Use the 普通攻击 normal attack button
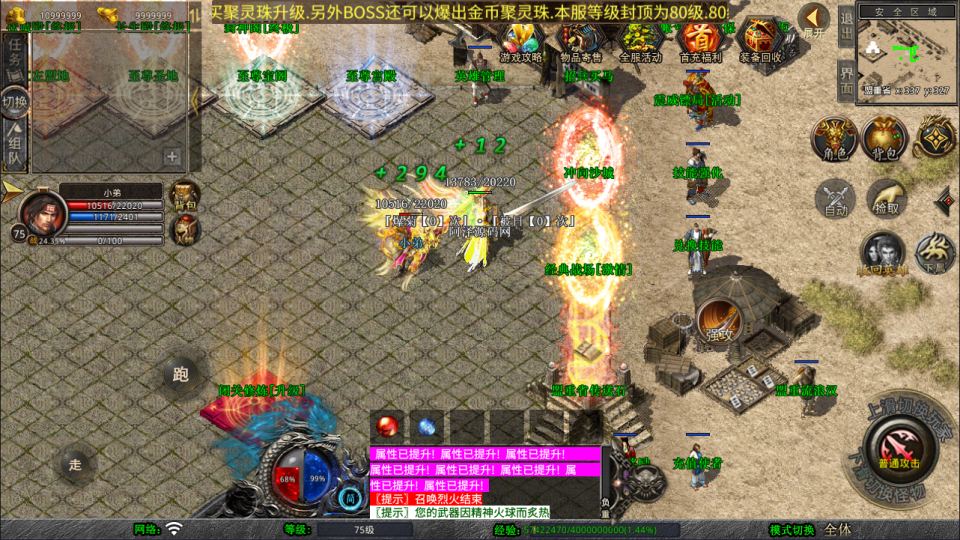The image size is (960, 540). pyautogui.click(x=896, y=446)
